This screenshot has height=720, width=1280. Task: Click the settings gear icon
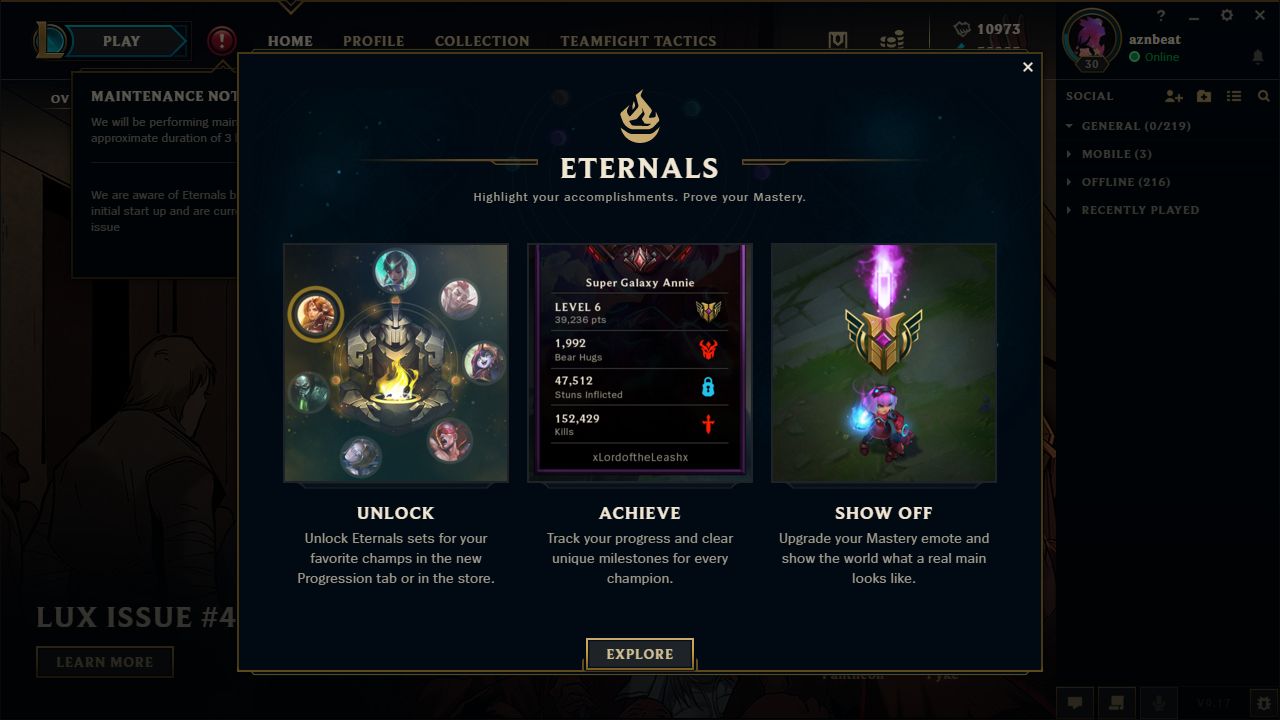click(1226, 16)
